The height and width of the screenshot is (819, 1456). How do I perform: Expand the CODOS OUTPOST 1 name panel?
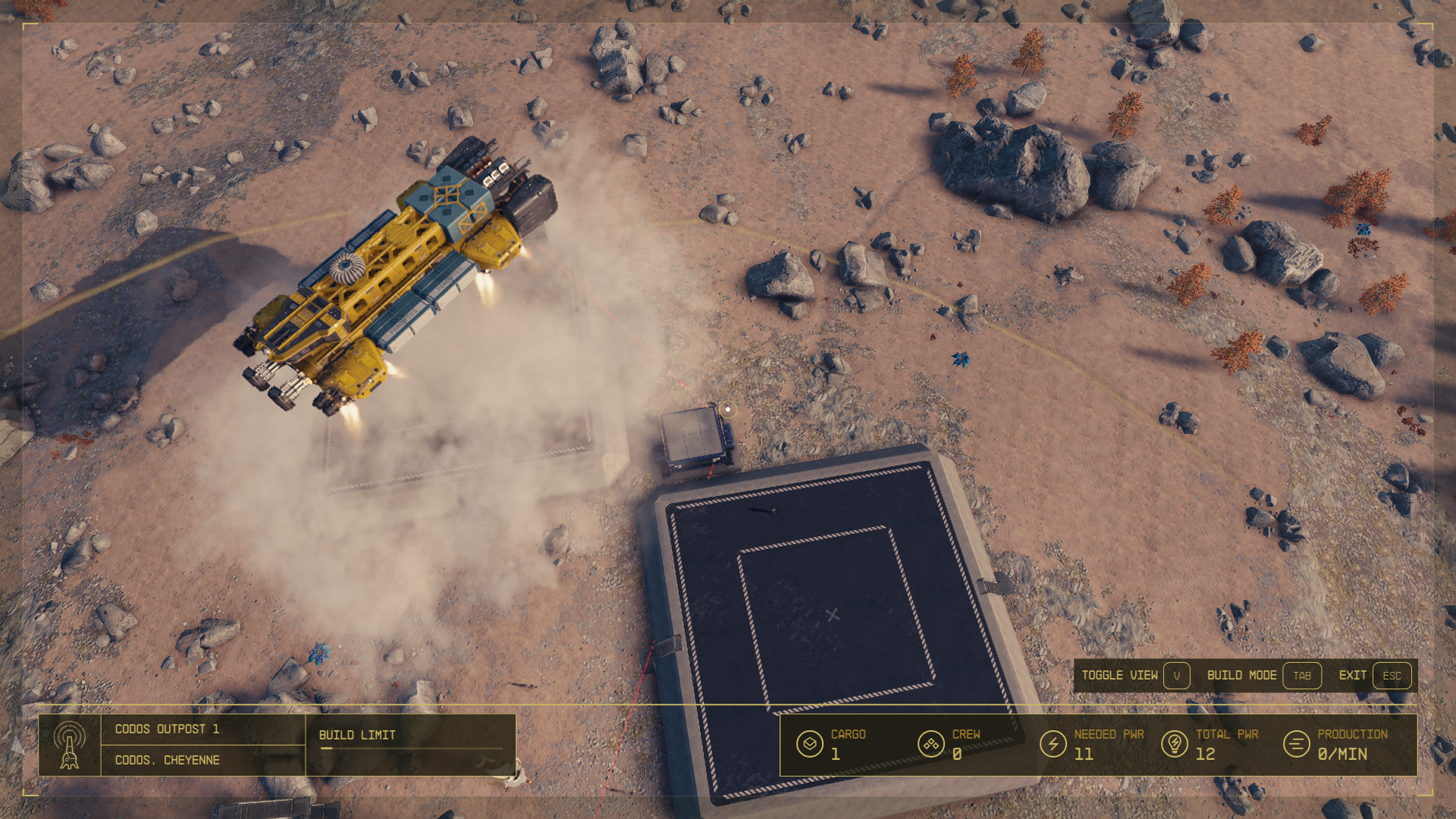167,729
